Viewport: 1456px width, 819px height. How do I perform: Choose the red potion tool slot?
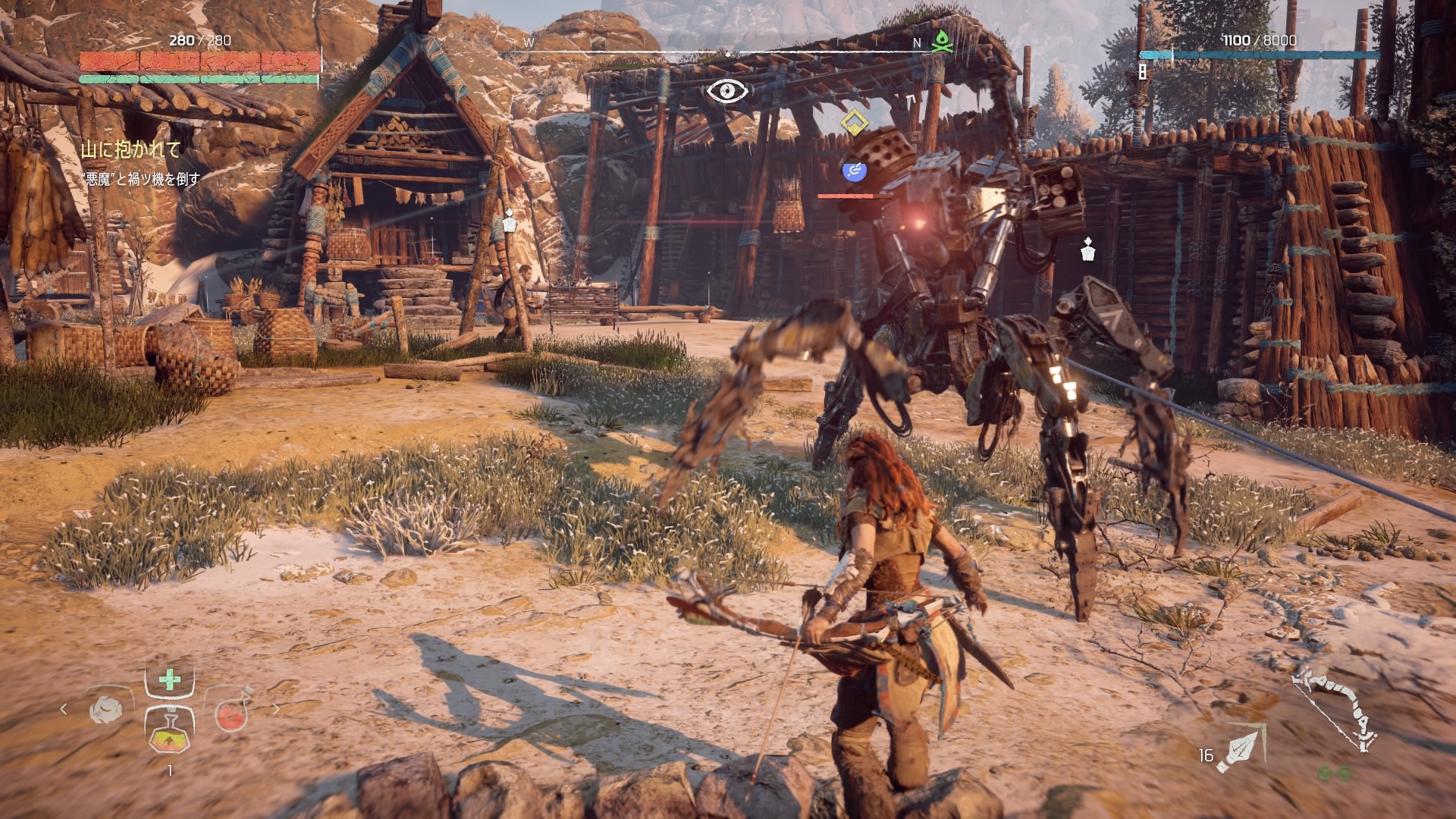230,713
